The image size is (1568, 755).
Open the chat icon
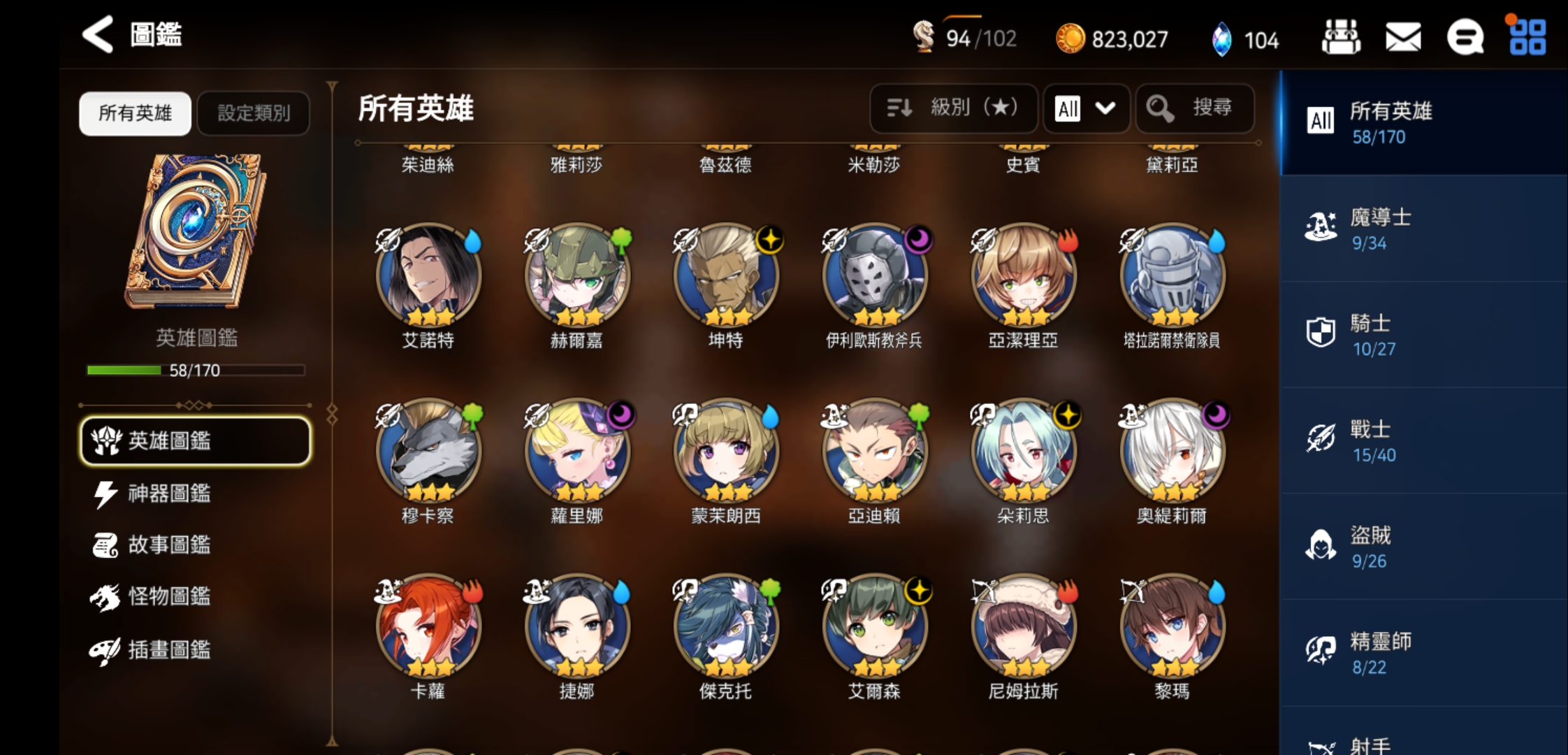pos(1465,38)
